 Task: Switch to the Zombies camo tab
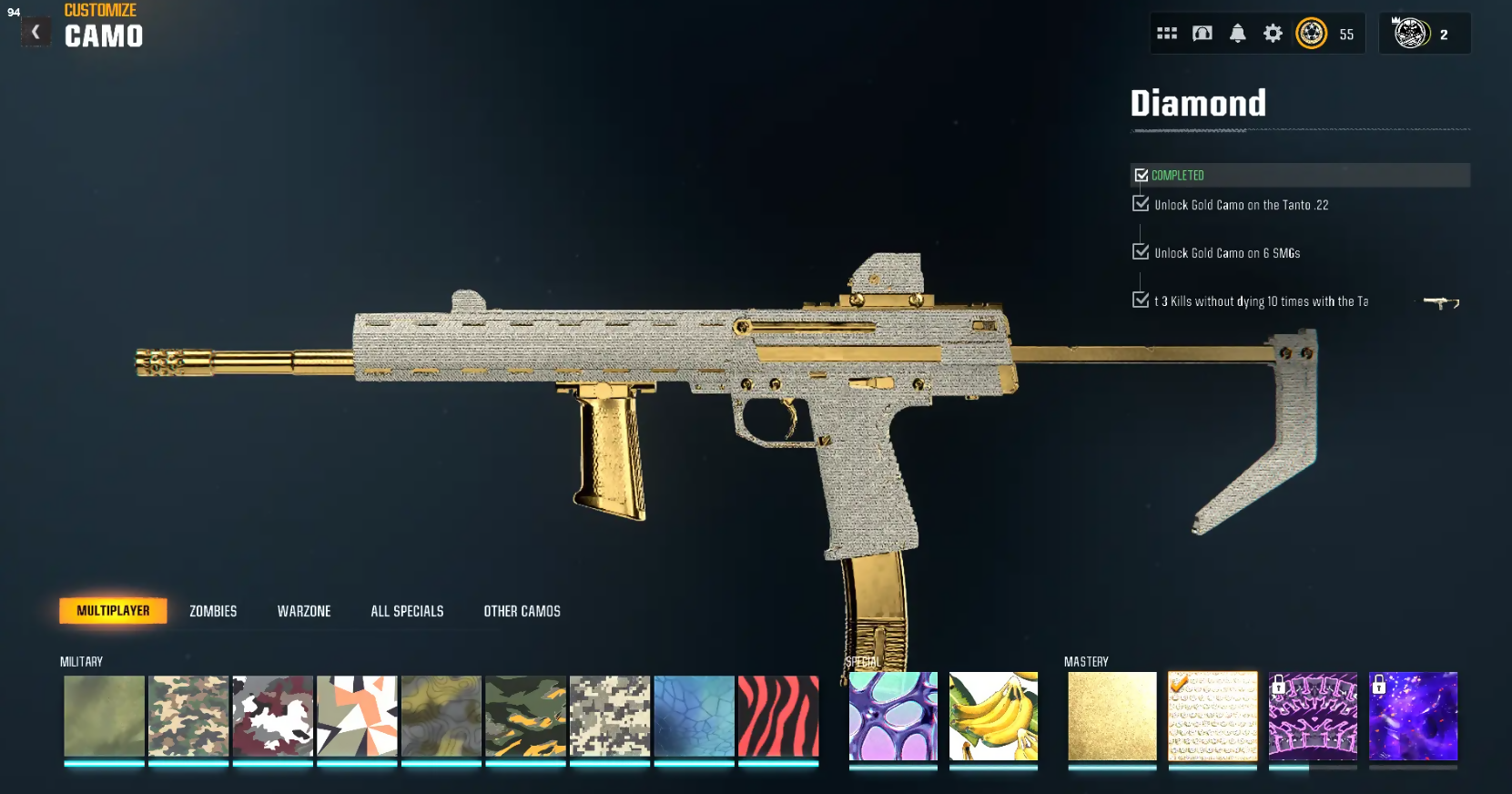(213, 611)
